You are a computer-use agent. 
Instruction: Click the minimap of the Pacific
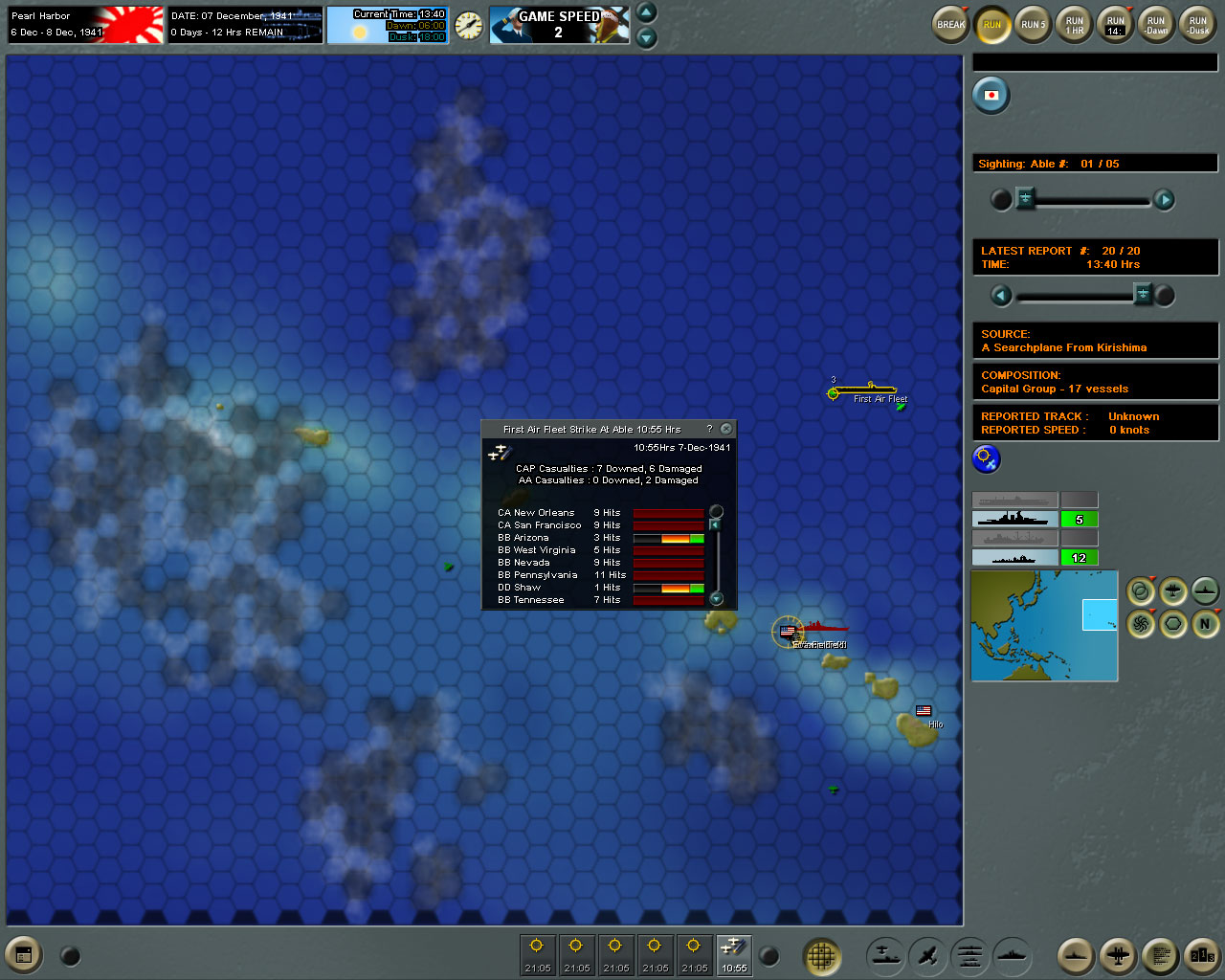pos(1044,626)
